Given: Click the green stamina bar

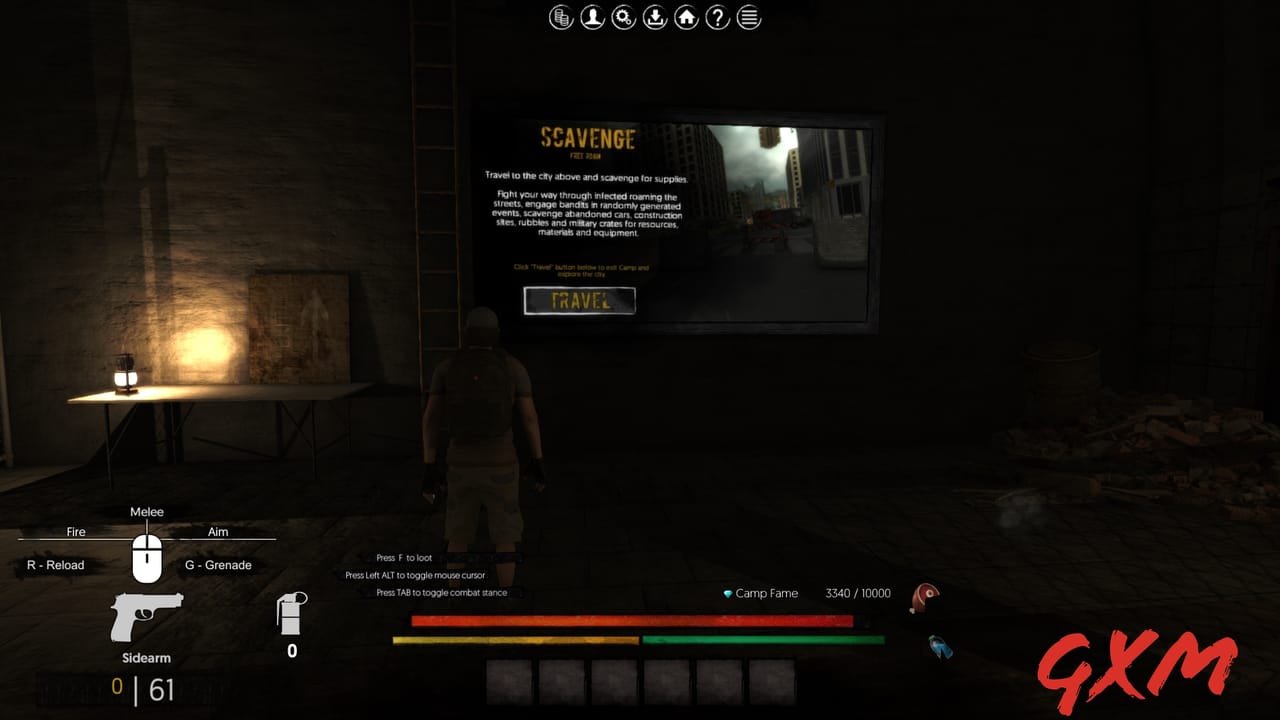Looking at the screenshot, I should click(763, 638).
